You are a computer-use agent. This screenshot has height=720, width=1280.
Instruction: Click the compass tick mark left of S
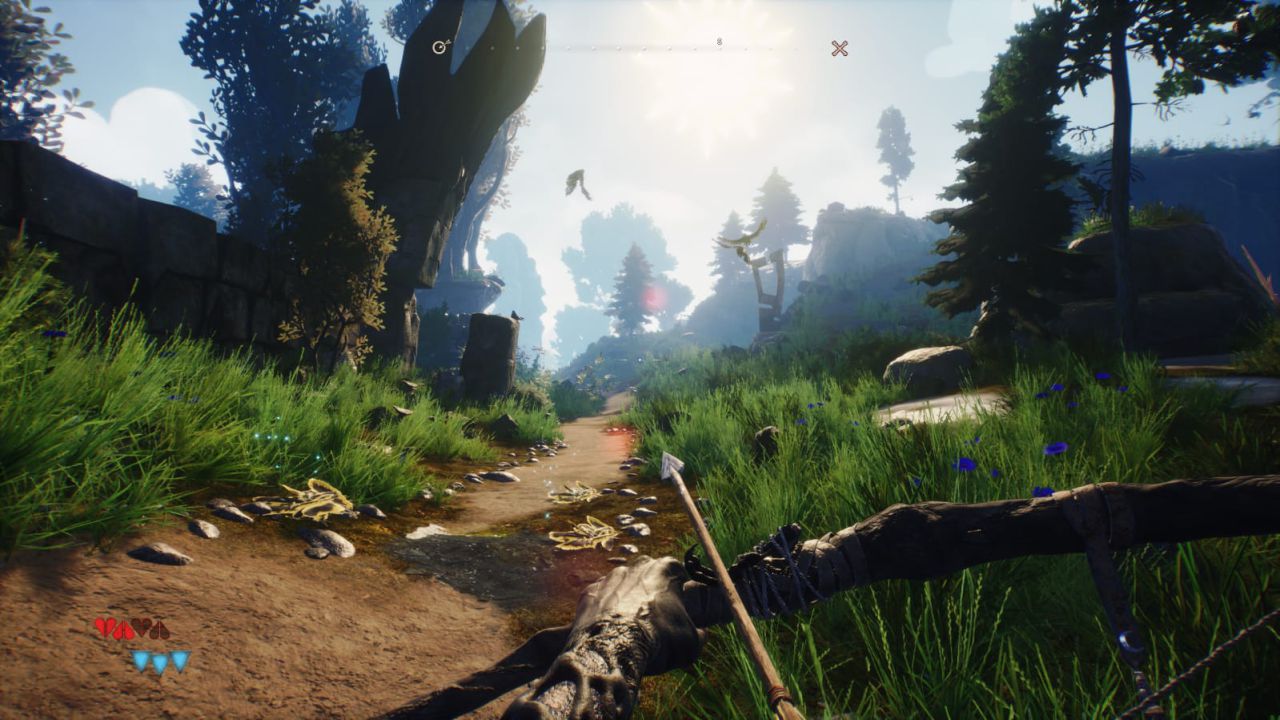tap(696, 48)
